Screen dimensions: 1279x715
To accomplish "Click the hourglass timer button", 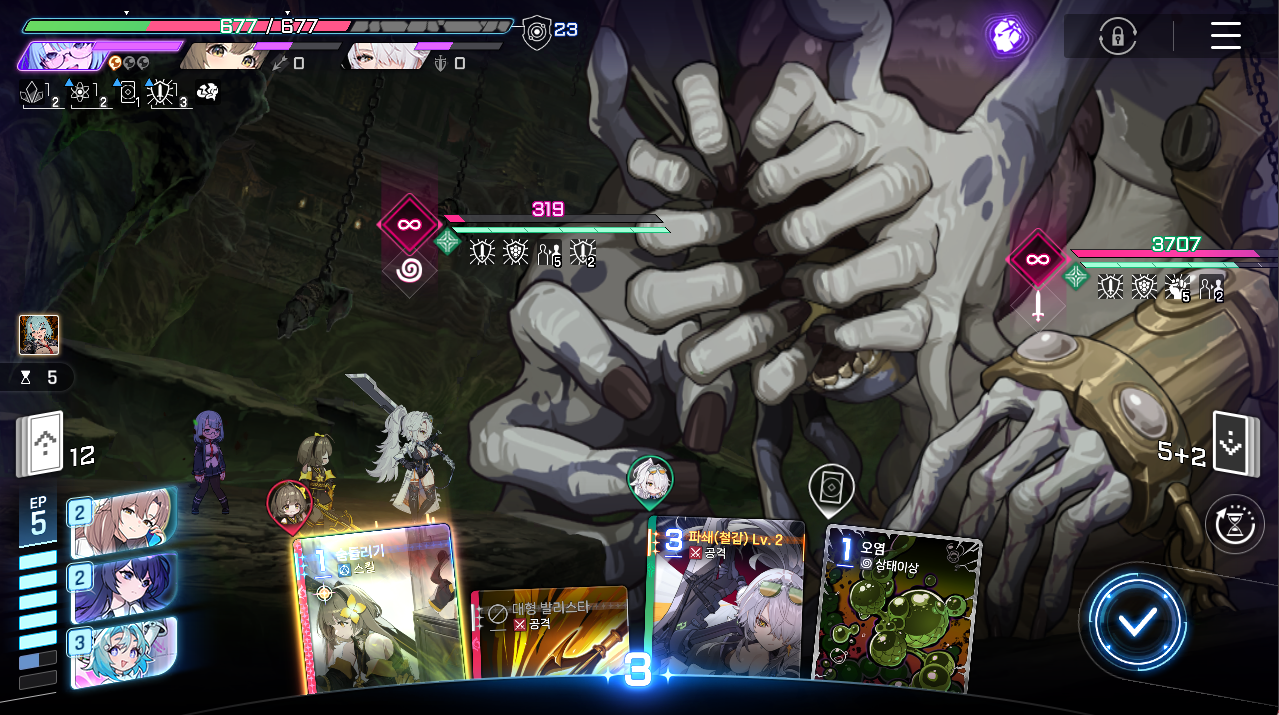I will coord(1234,523).
